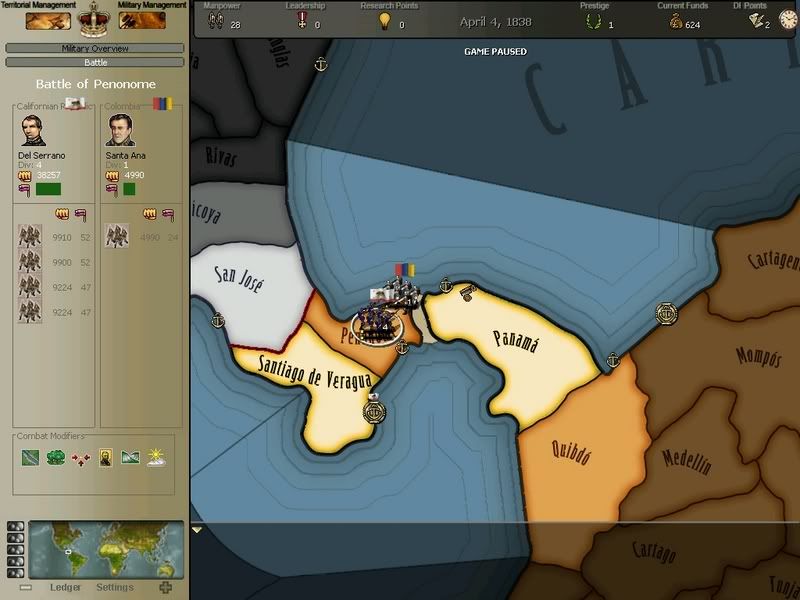Zoom out with the minus button
Image resolution: width=800 pixels, height=600 pixels.
click(x=26, y=587)
